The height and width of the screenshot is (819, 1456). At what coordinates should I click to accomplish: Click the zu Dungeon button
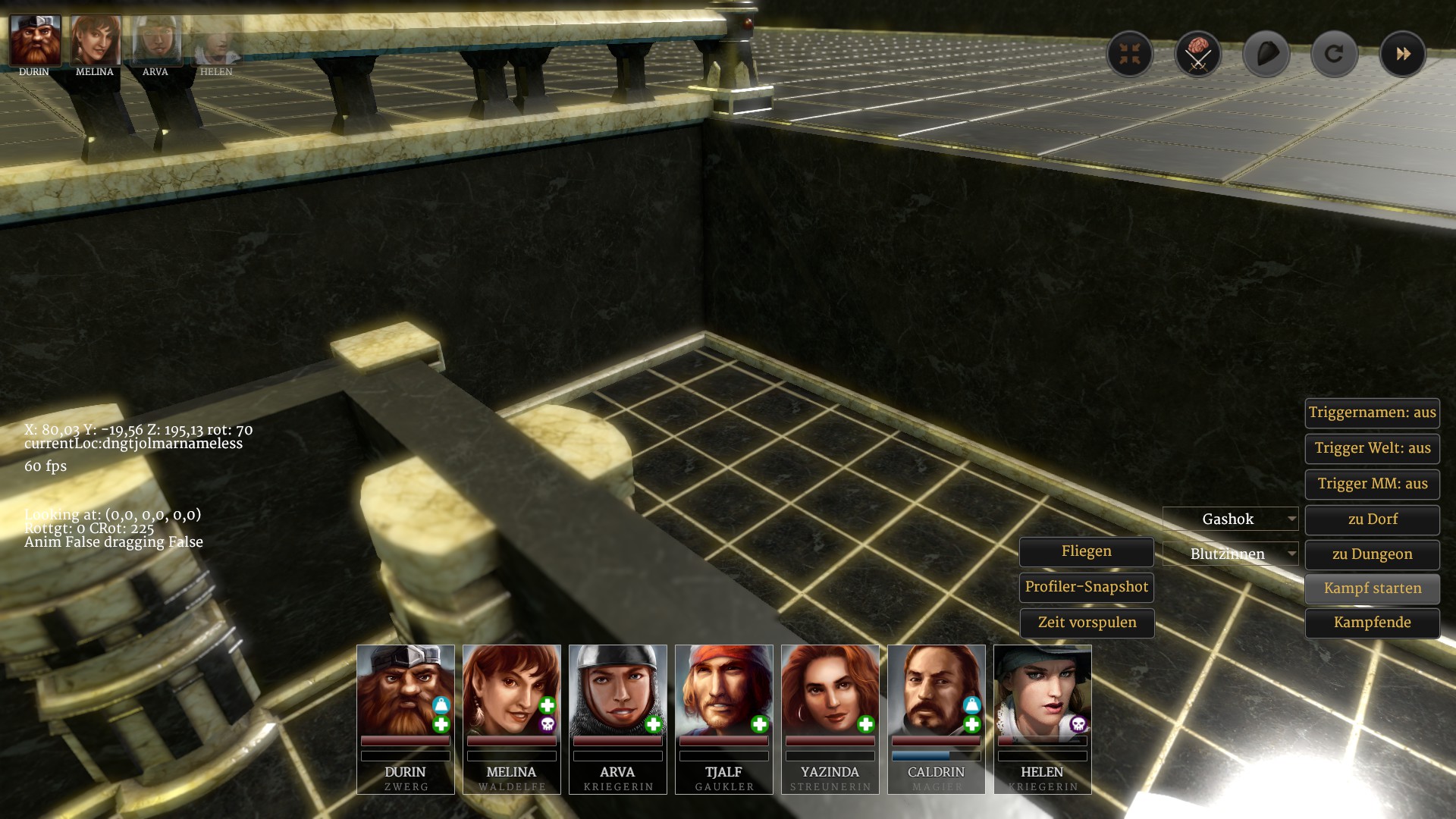pyautogui.click(x=1372, y=554)
